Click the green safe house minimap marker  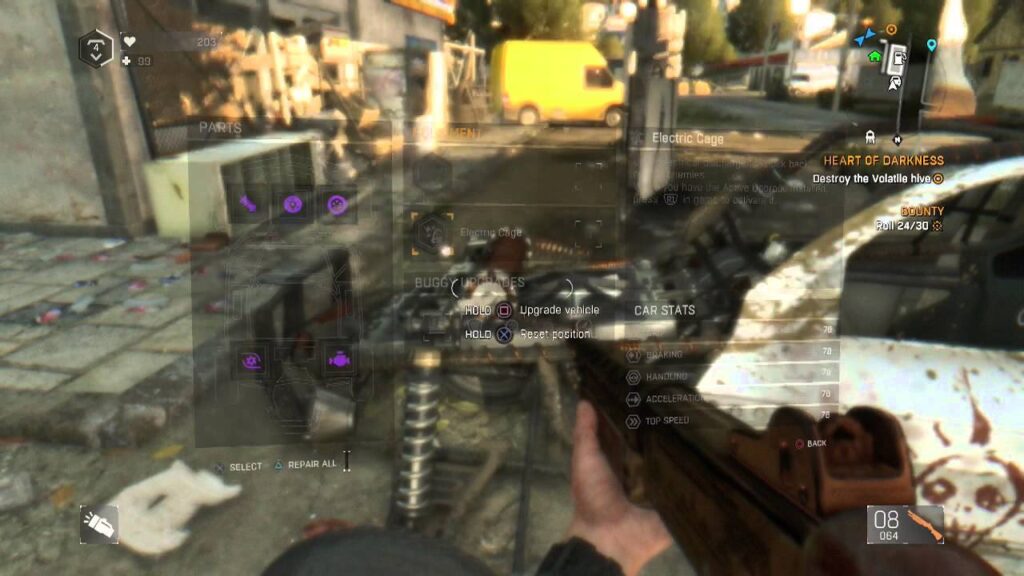[875, 57]
